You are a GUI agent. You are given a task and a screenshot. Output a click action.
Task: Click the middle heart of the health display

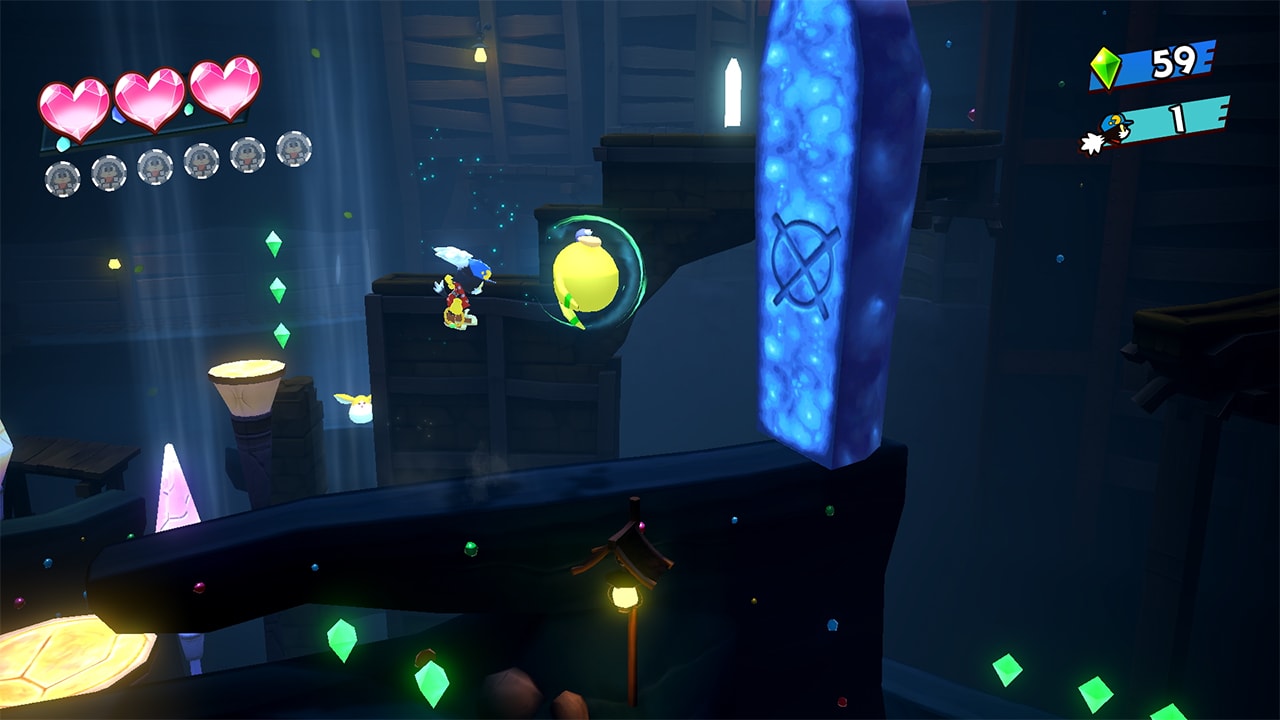[147, 95]
